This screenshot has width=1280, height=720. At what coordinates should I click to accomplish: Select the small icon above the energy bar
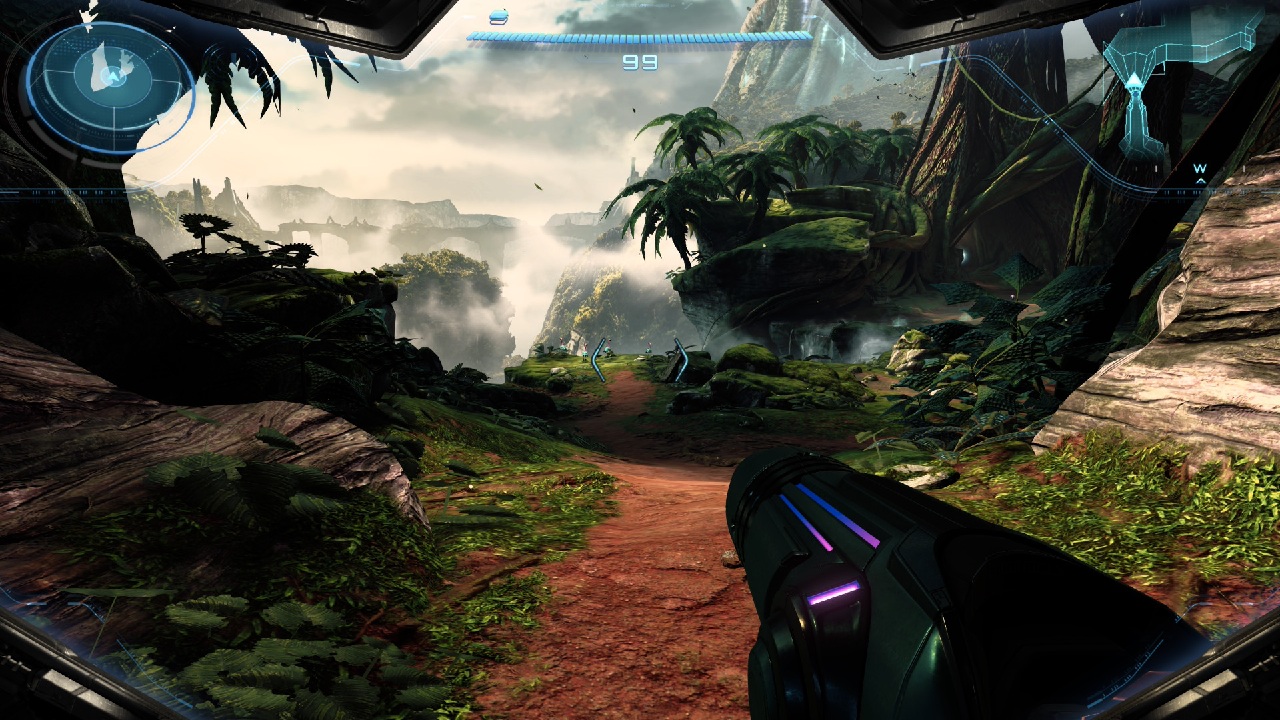[x=499, y=17]
